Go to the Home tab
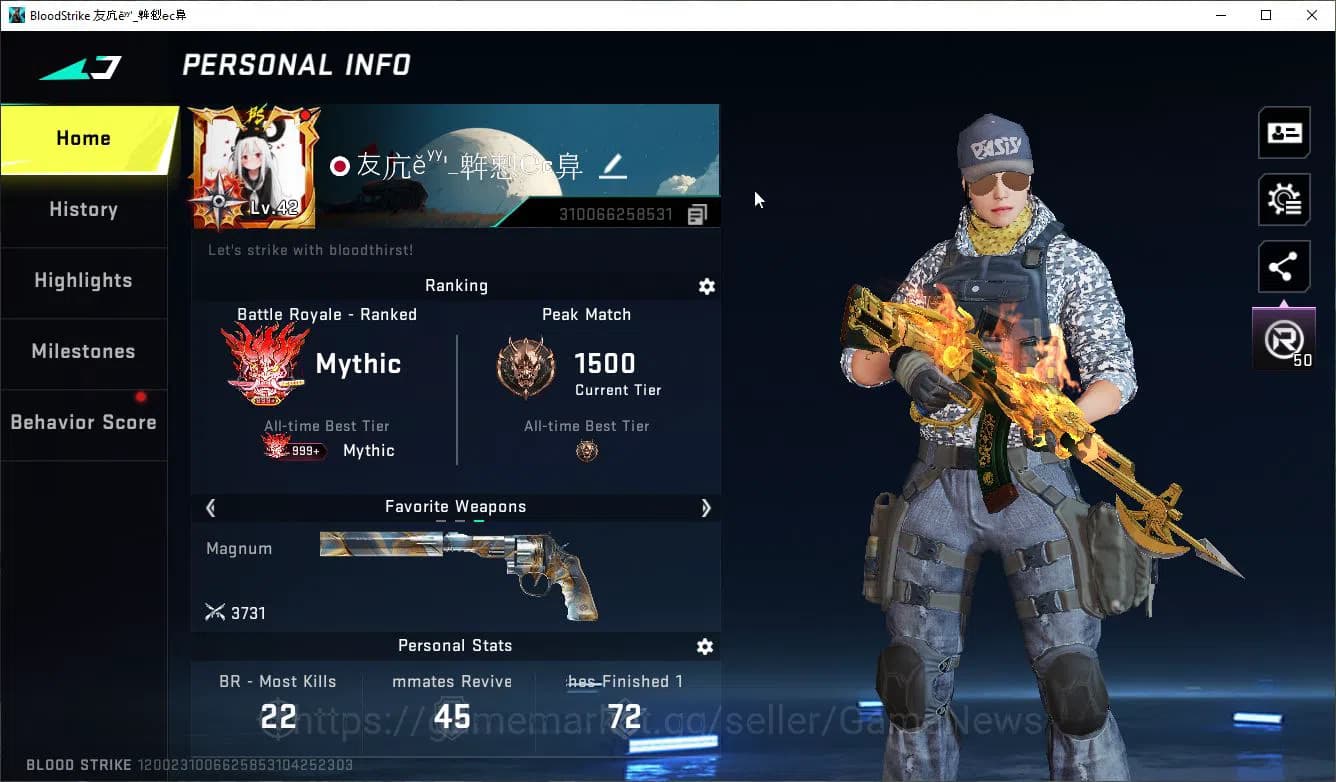The height and width of the screenshot is (782, 1336). tap(84, 139)
